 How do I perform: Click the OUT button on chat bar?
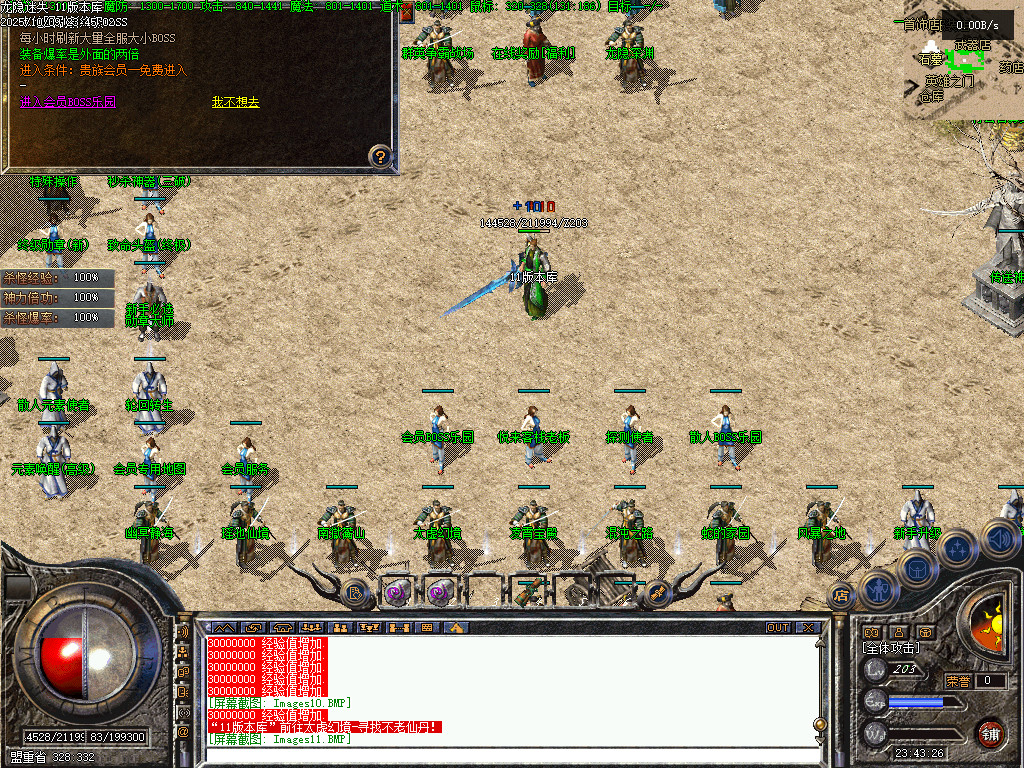click(x=778, y=628)
